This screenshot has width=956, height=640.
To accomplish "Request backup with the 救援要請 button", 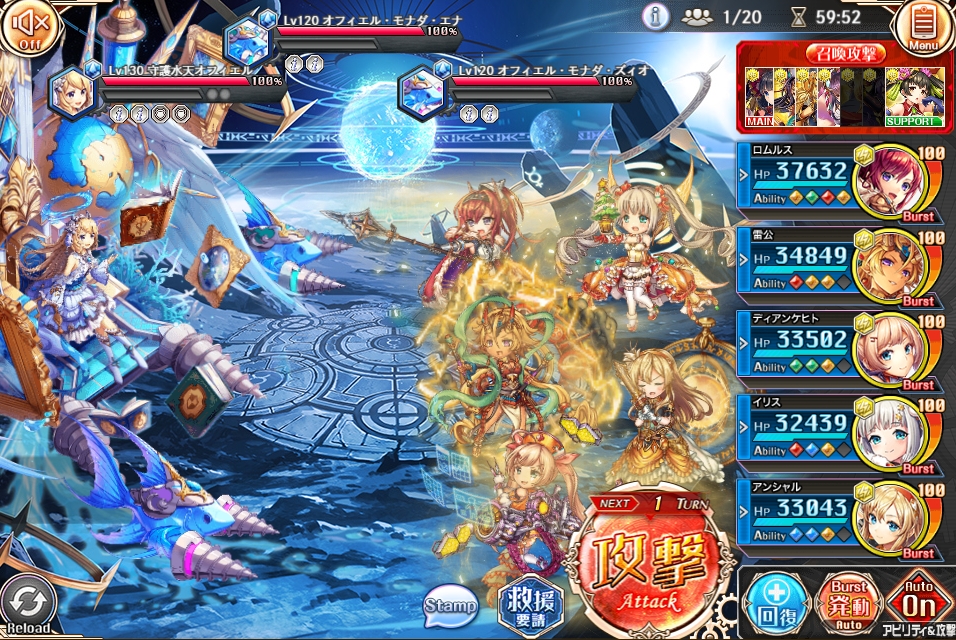I will tap(530, 604).
